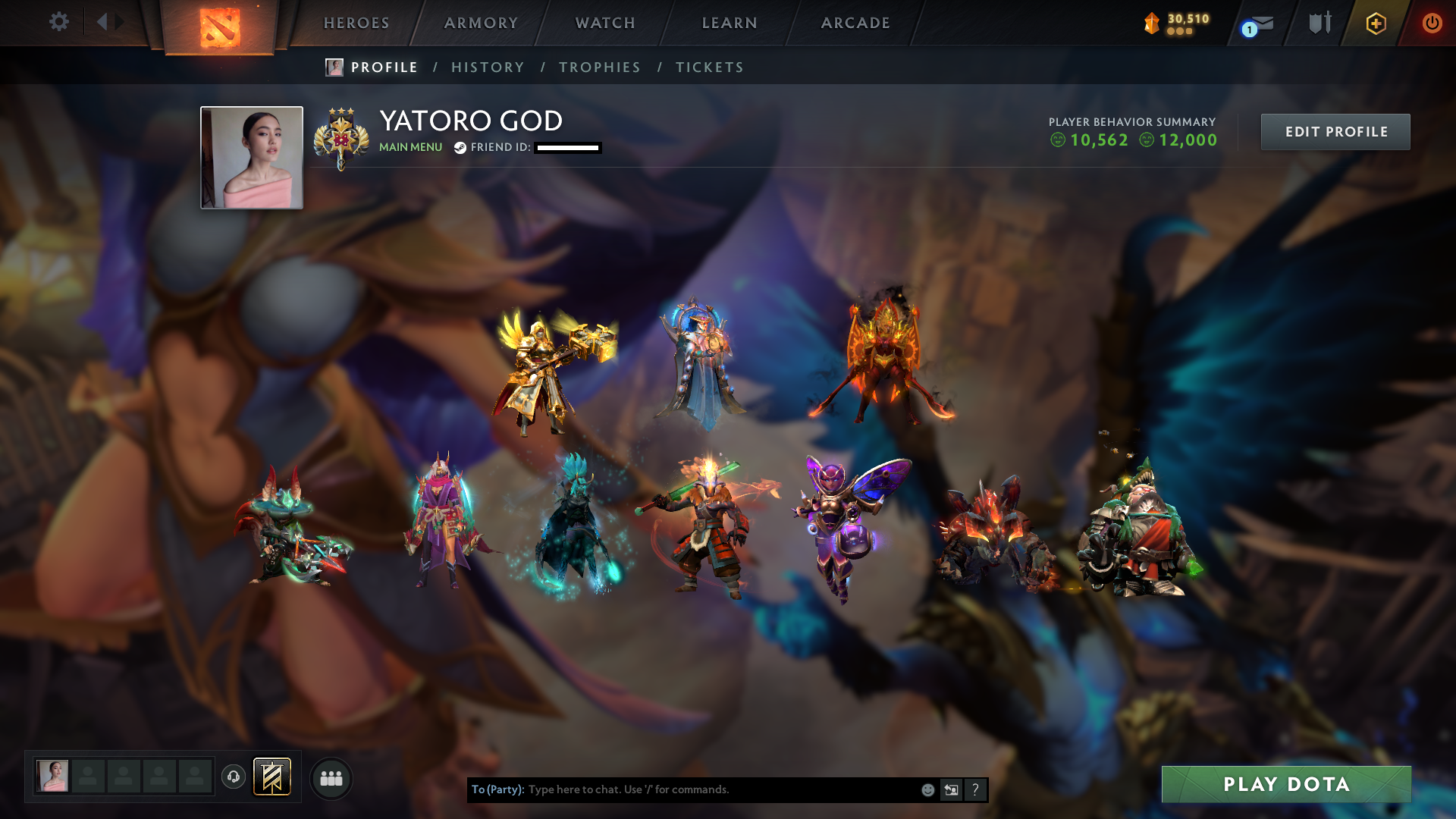Open the settings gear icon

pos(59,22)
